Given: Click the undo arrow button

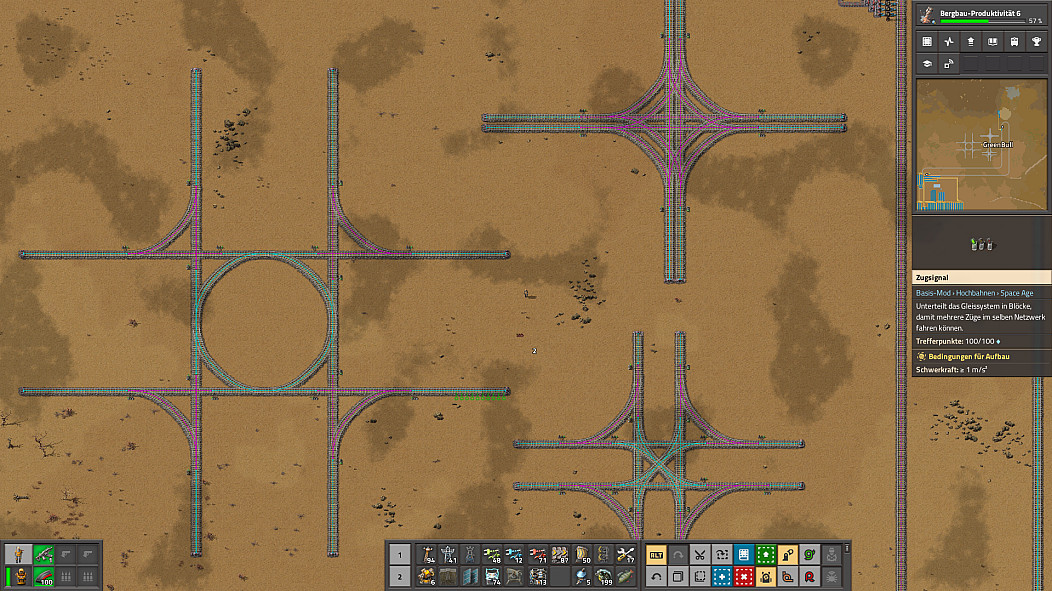Looking at the screenshot, I should [x=656, y=576].
